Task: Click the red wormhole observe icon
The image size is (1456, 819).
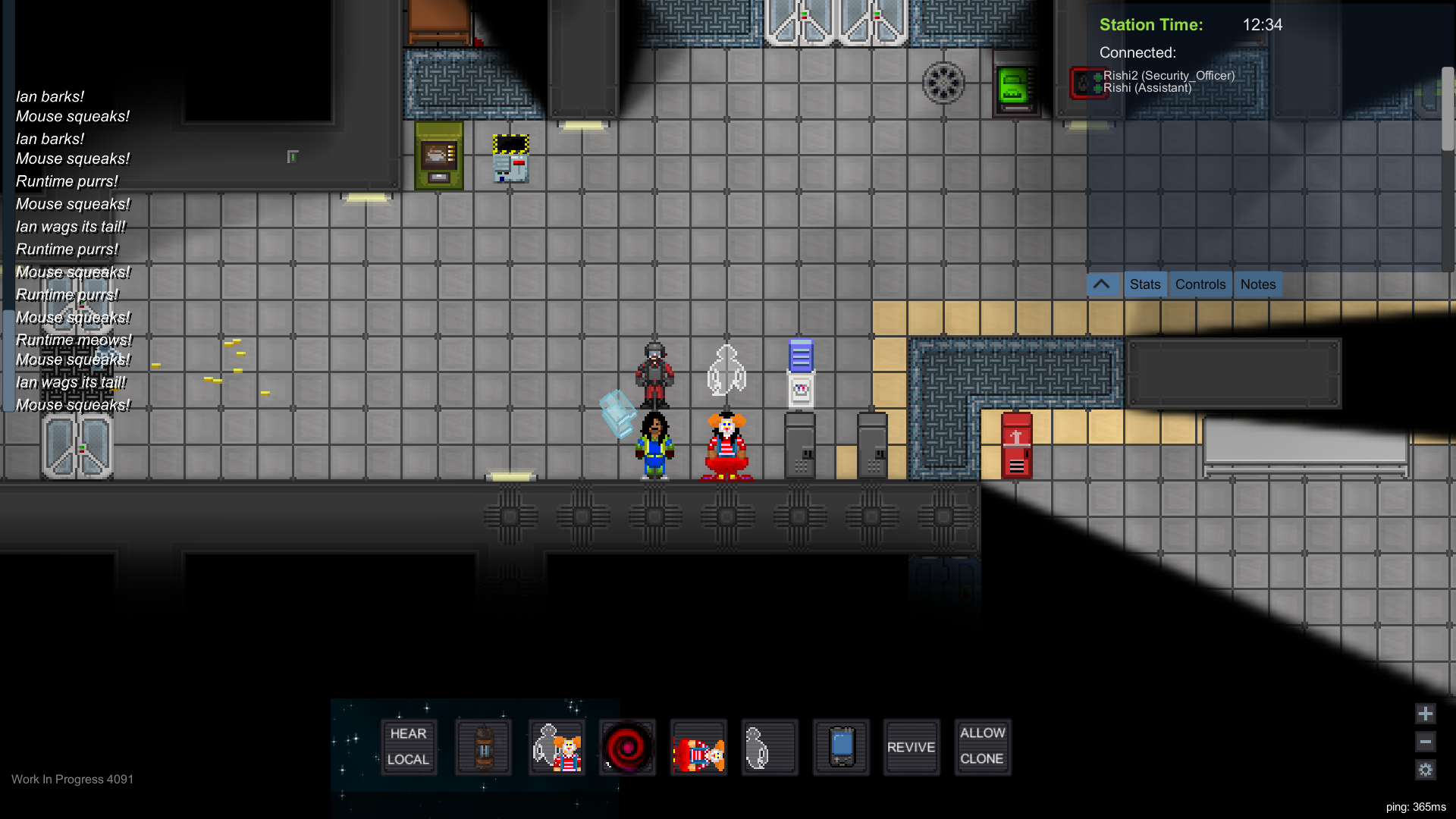Action: [629, 747]
